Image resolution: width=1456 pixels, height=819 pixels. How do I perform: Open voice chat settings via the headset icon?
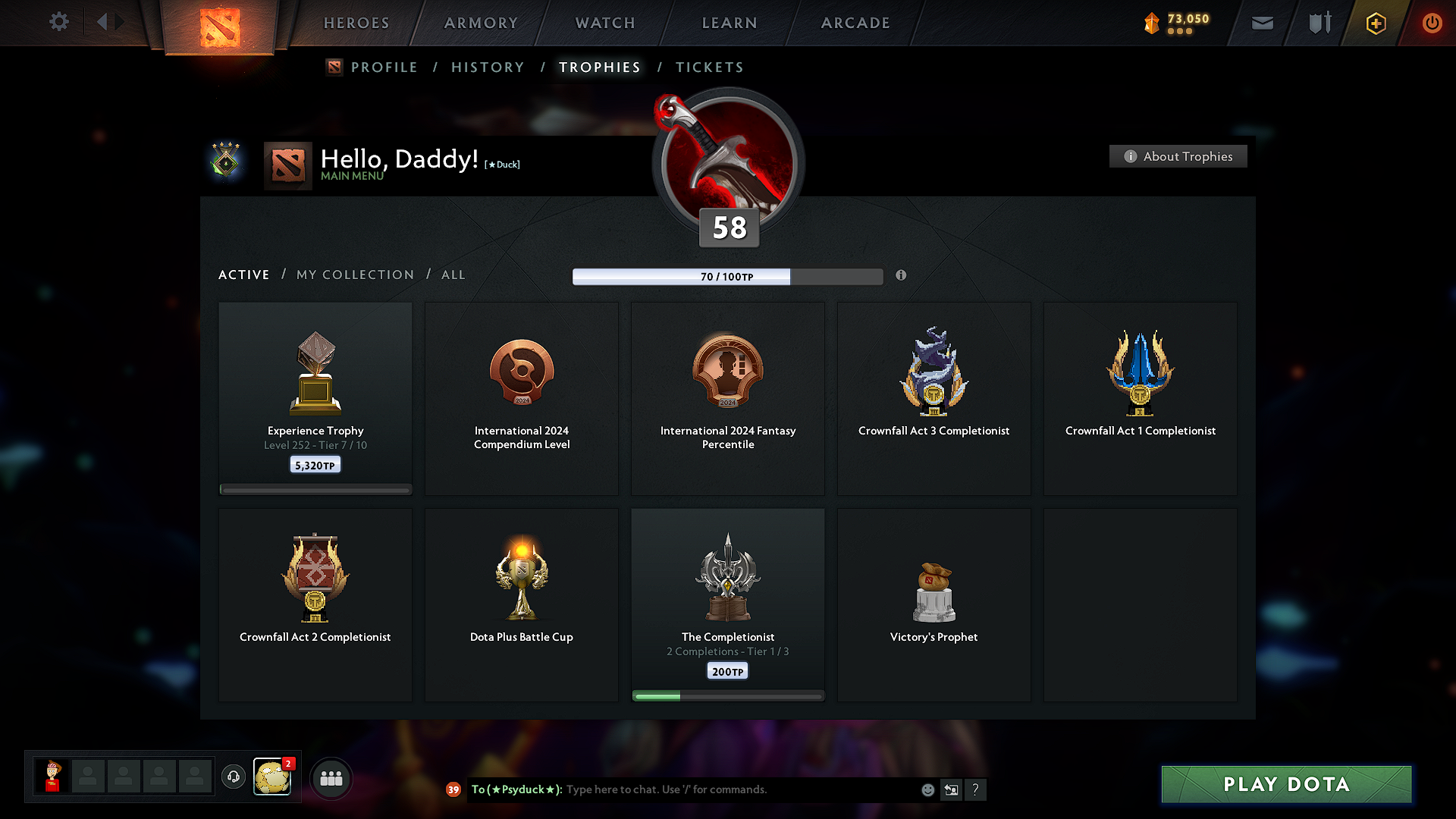tap(233, 777)
